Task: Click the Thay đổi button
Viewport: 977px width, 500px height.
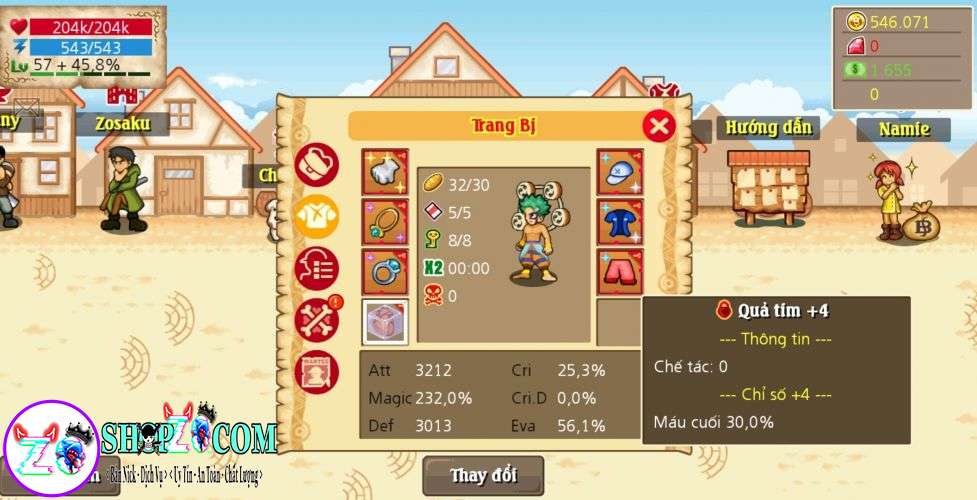Action: coord(483,475)
